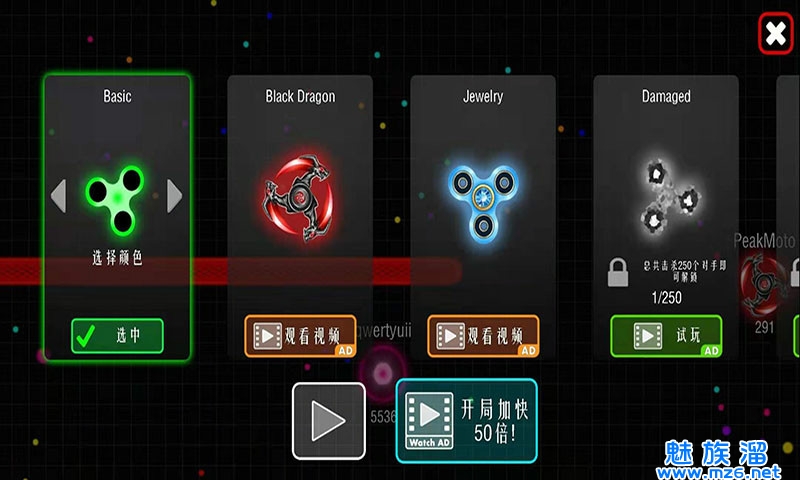Watch video to unlock Jewelry spinner
Image resolution: width=800 pixels, height=480 pixels.
(483, 336)
